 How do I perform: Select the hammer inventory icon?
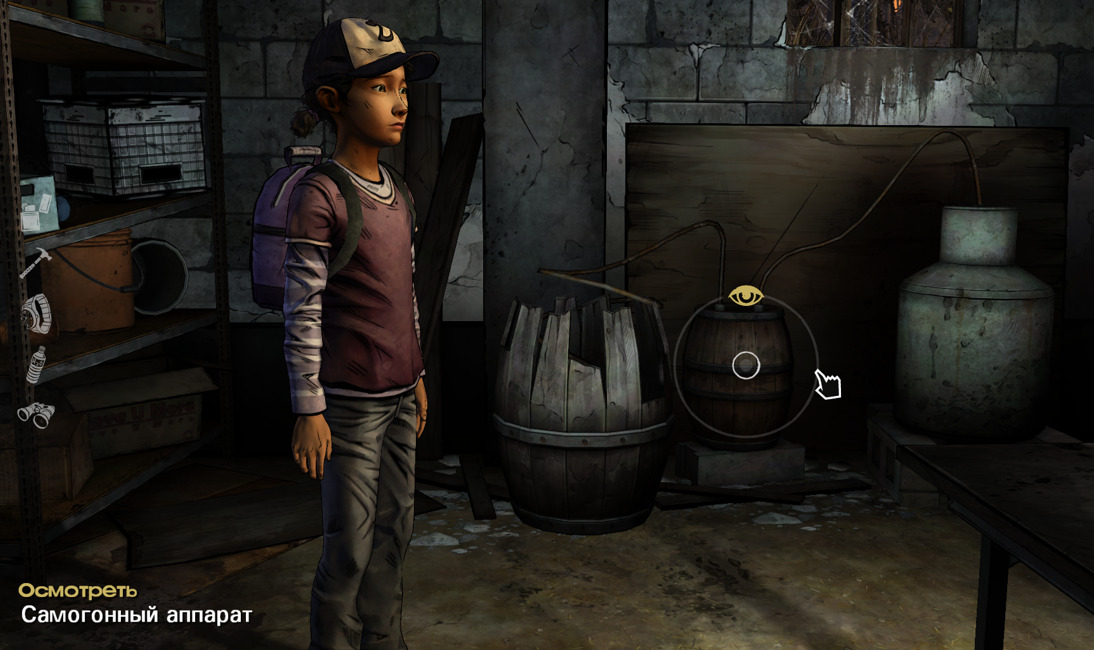(x=34, y=262)
